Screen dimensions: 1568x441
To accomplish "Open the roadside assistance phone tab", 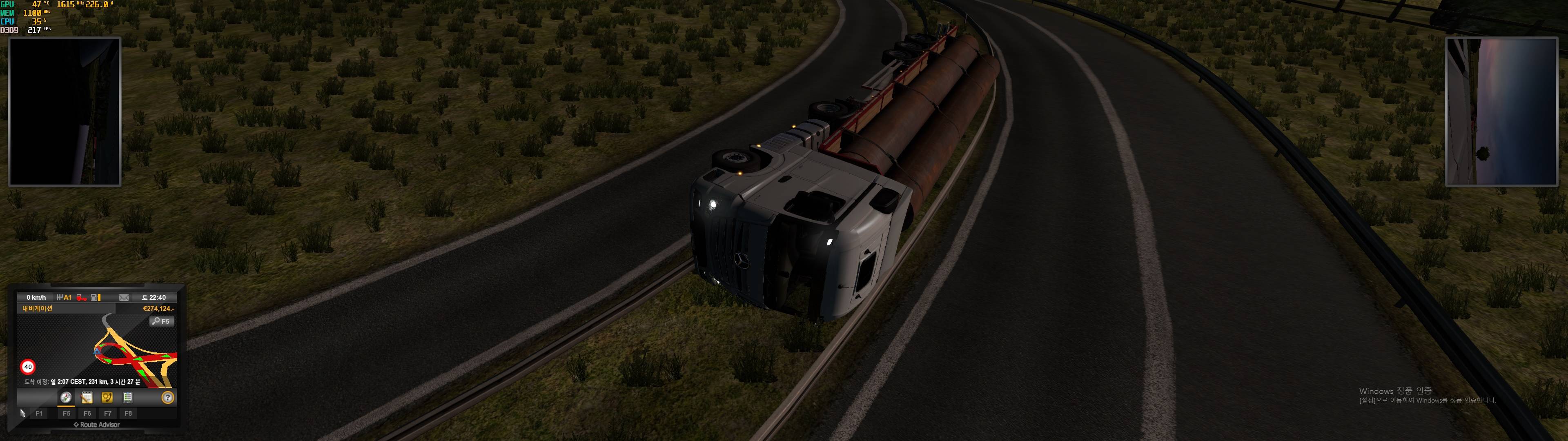I will tap(107, 398).
